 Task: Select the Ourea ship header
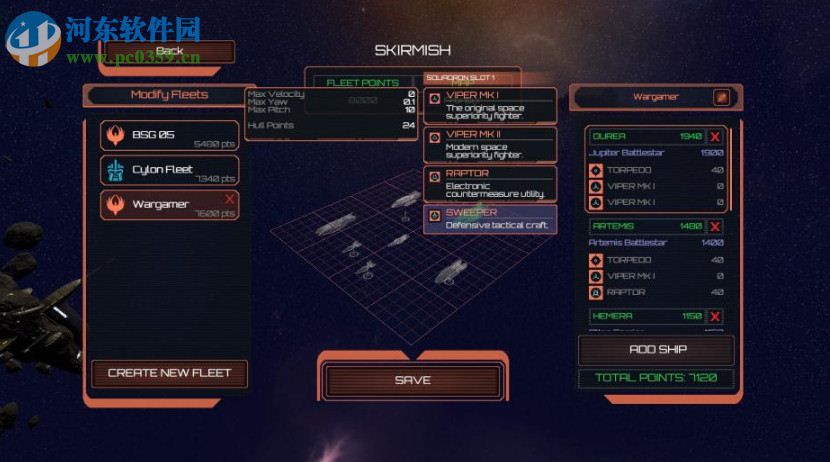644,136
